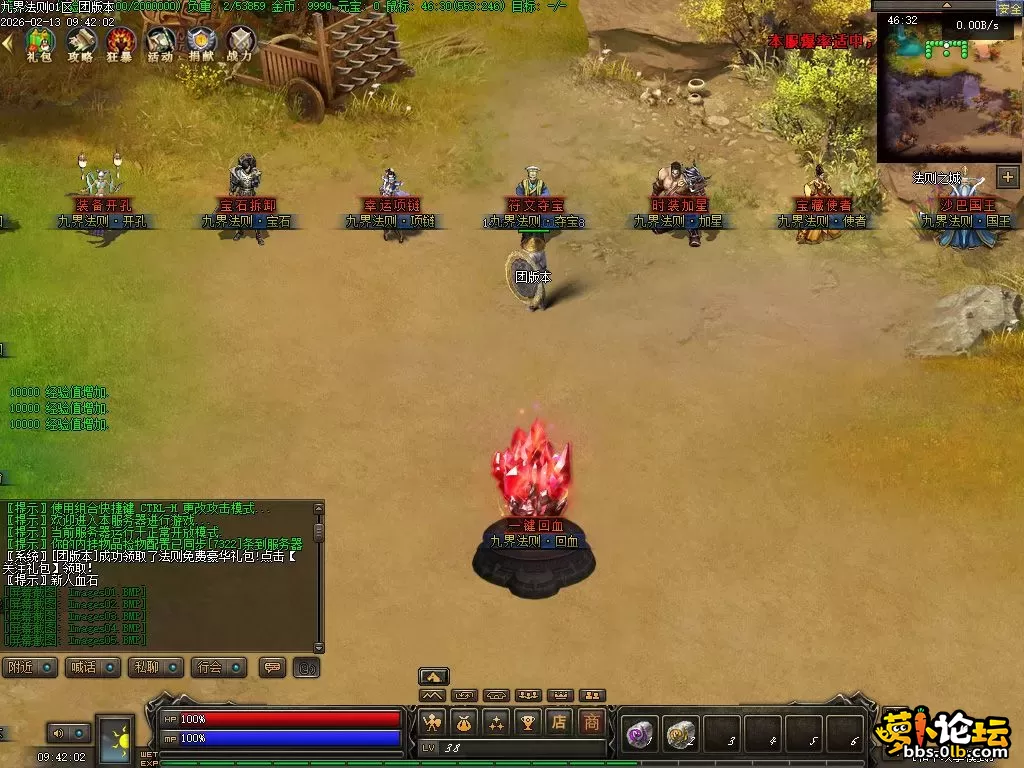Use the purple stone in hotbar slot one
The width and height of the screenshot is (1024, 768).
tap(638, 735)
